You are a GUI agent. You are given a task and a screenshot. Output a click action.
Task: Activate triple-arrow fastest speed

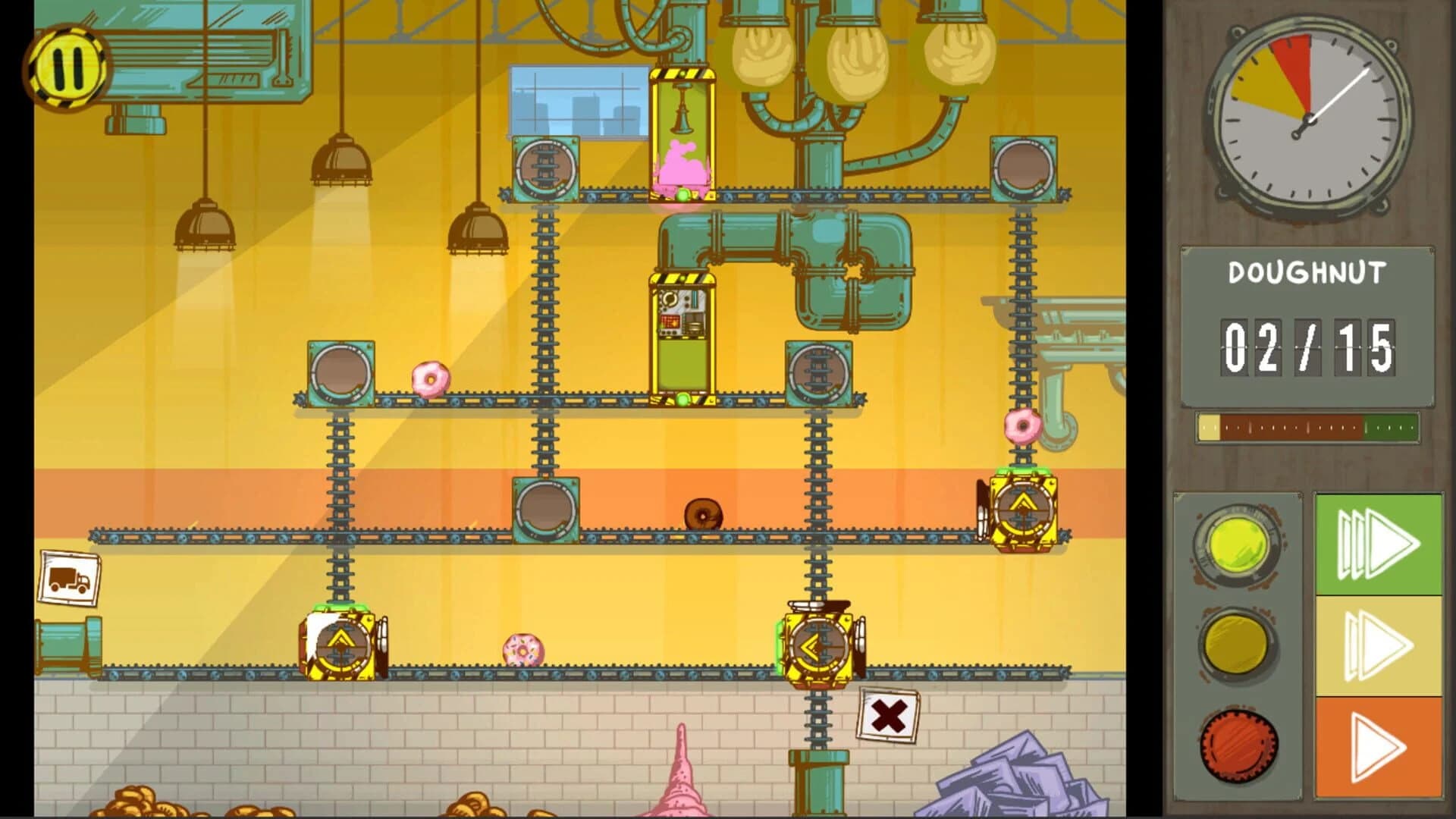click(x=1378, y=543)
